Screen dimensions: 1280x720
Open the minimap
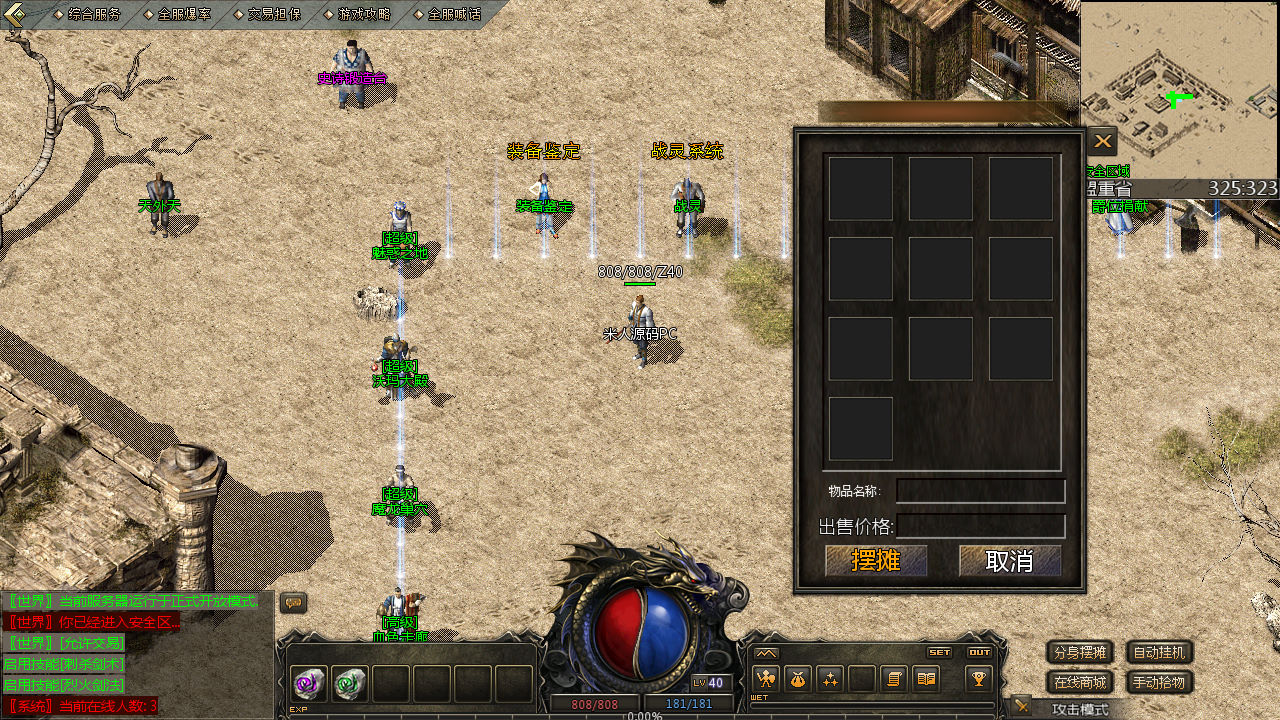click(x=1179, y=90)
